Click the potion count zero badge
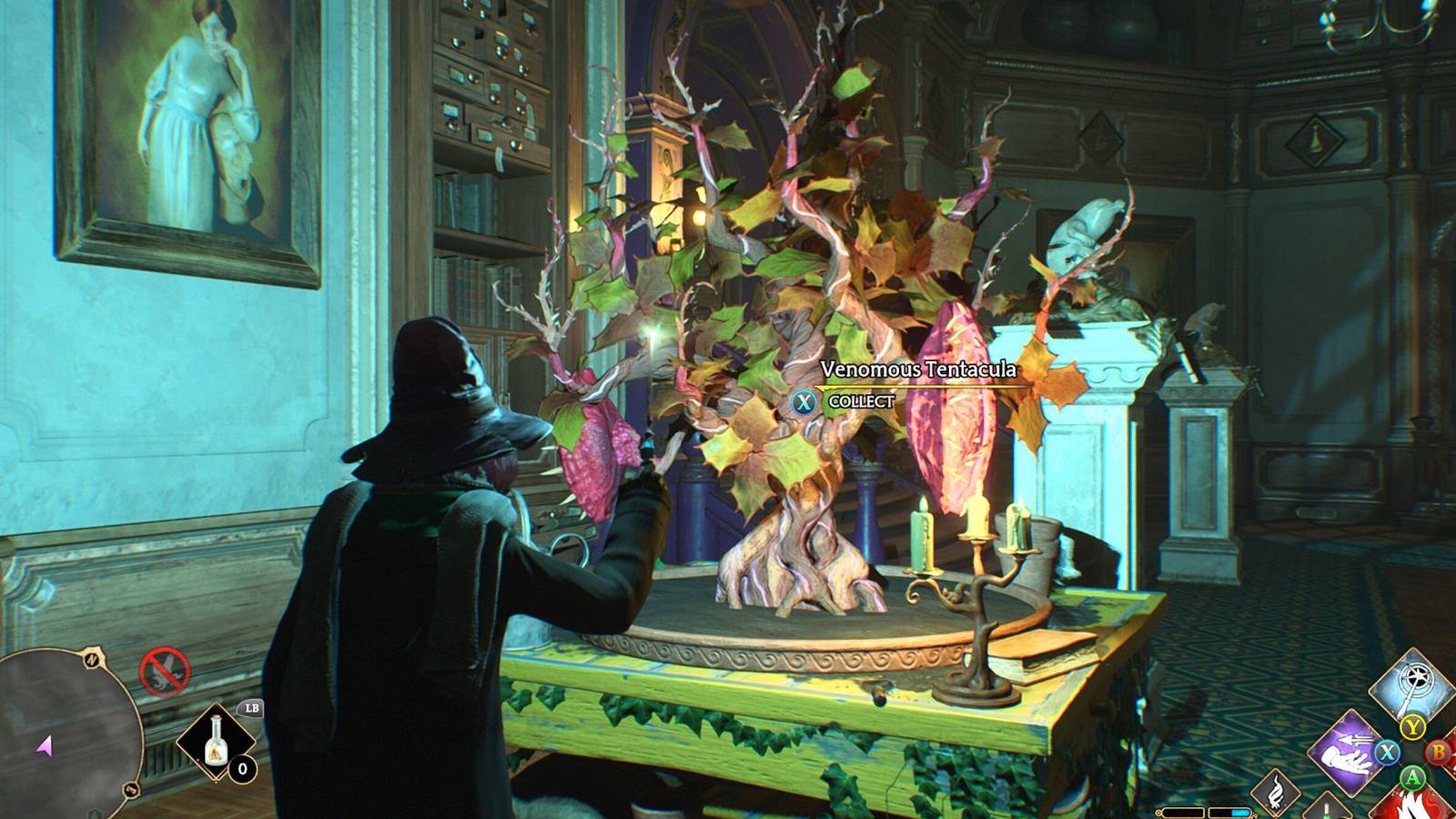1456x819 pixels. point(242,769)
